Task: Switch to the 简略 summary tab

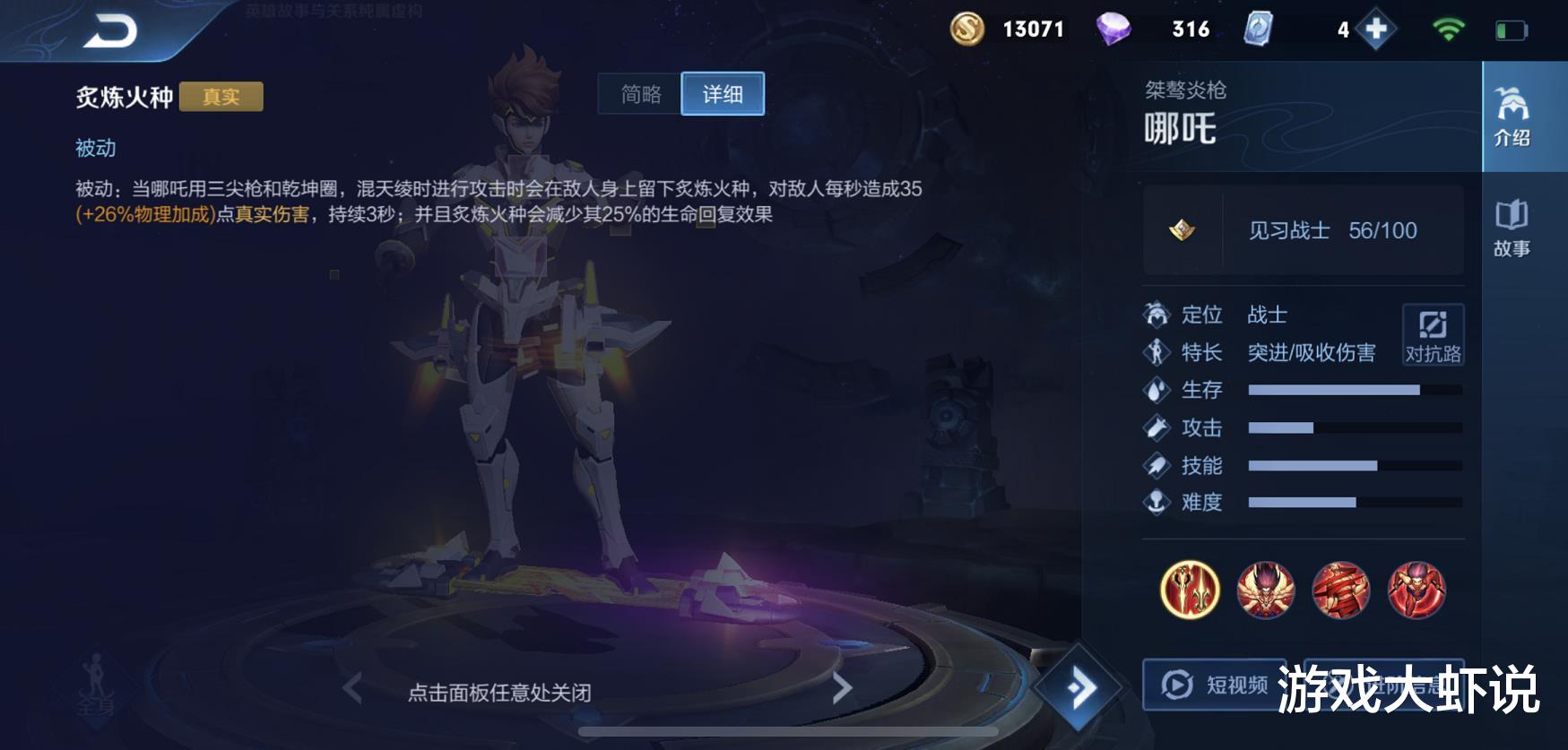Action: [638, 94]
